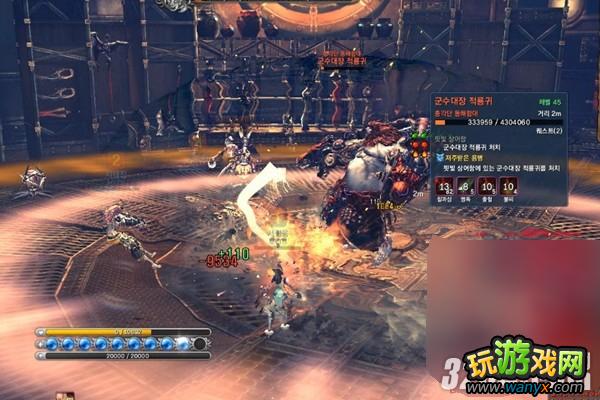The image size is (600, 400).
Task: Select the 군수대장 적룡귀 target panel title
Action: point(465,101)
